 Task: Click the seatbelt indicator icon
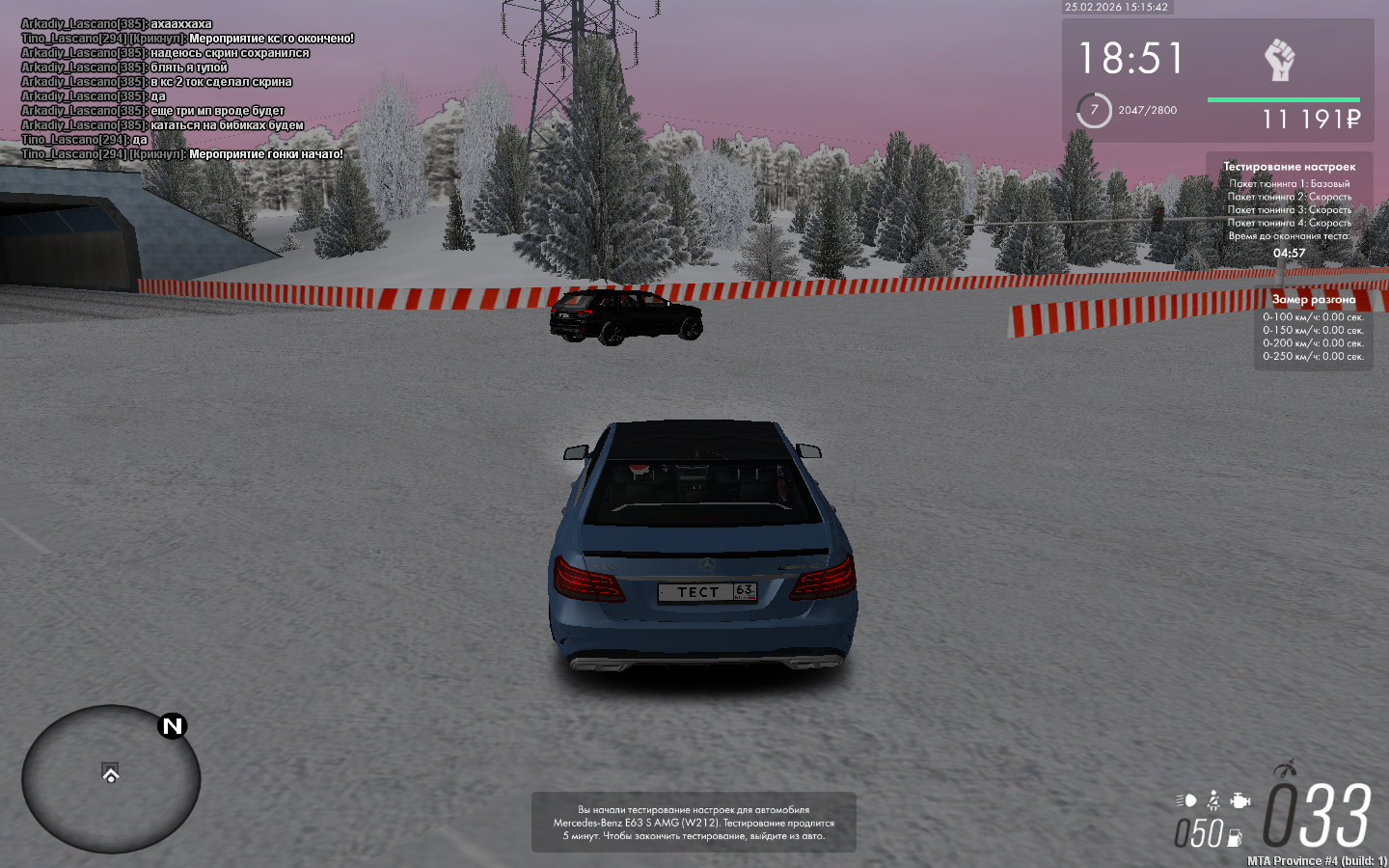1213,800
